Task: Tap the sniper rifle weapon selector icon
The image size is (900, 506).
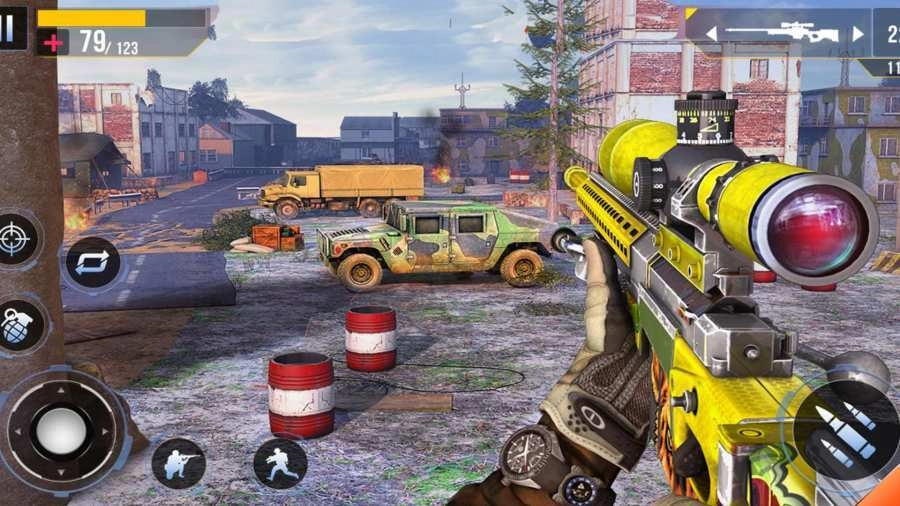Action: [x=783, y=33]
